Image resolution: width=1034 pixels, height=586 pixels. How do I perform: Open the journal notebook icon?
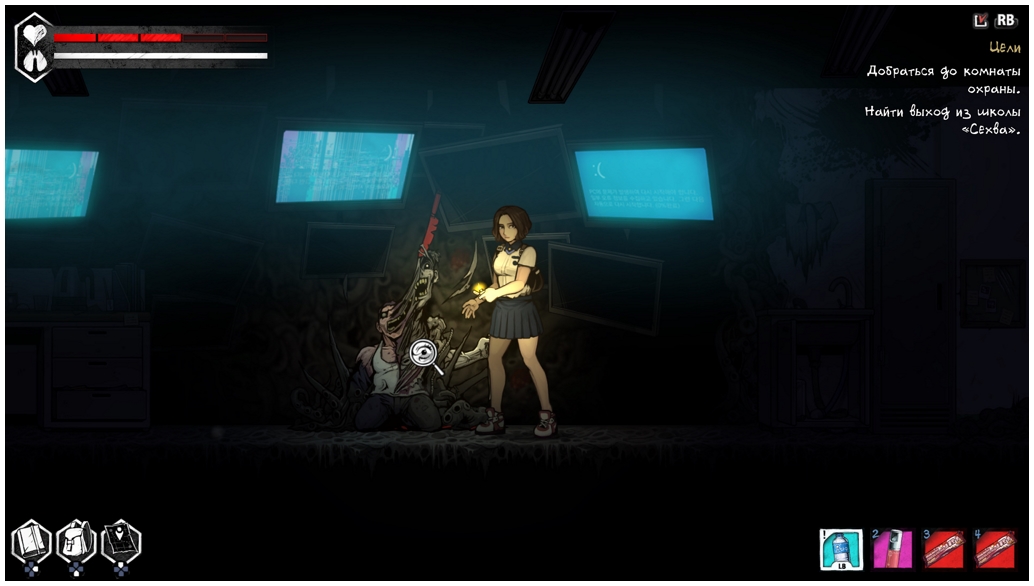point(30,543)
